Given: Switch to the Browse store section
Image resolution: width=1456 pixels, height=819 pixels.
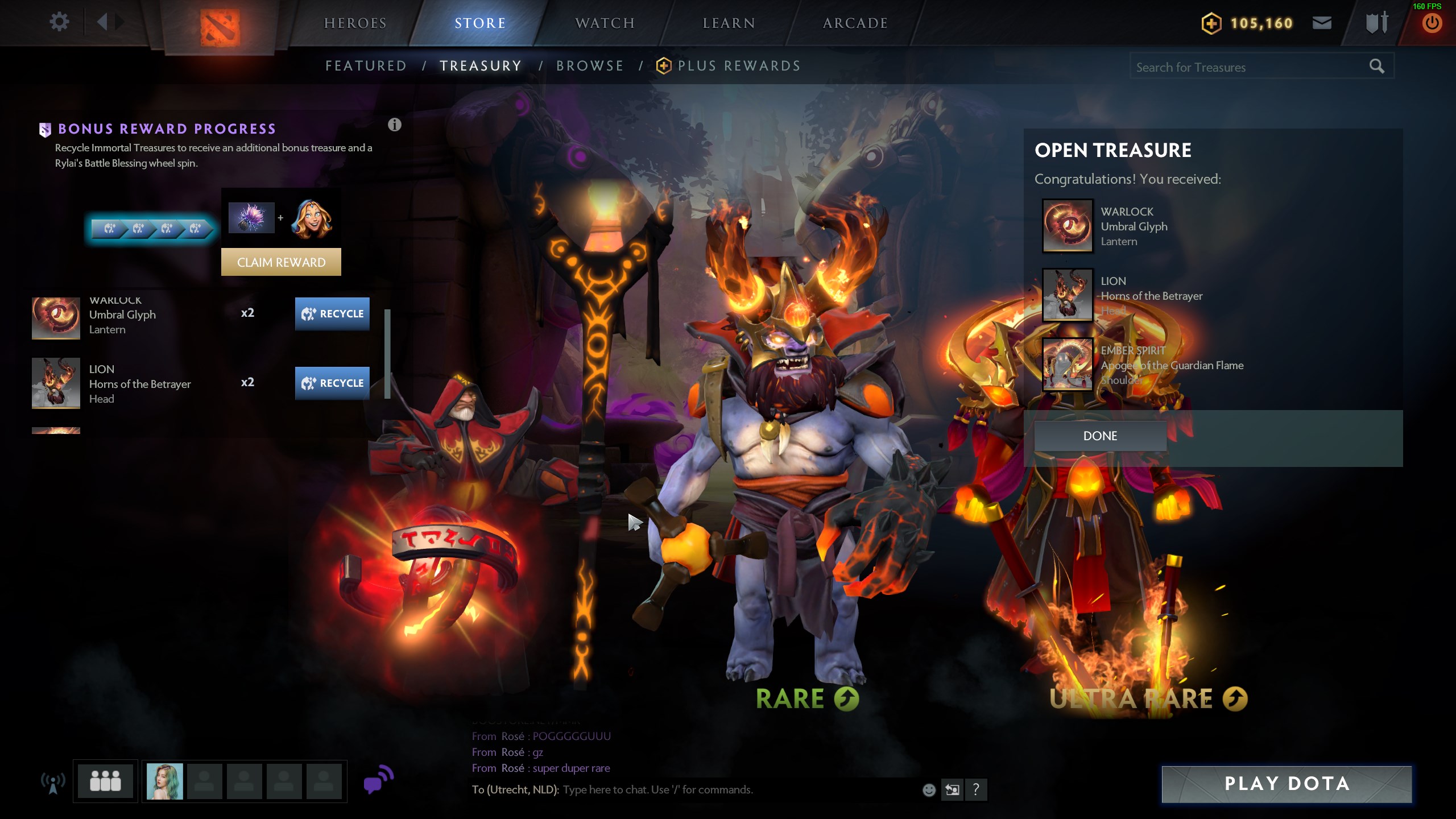Looking at the screenshot, I should pos(590,66).
